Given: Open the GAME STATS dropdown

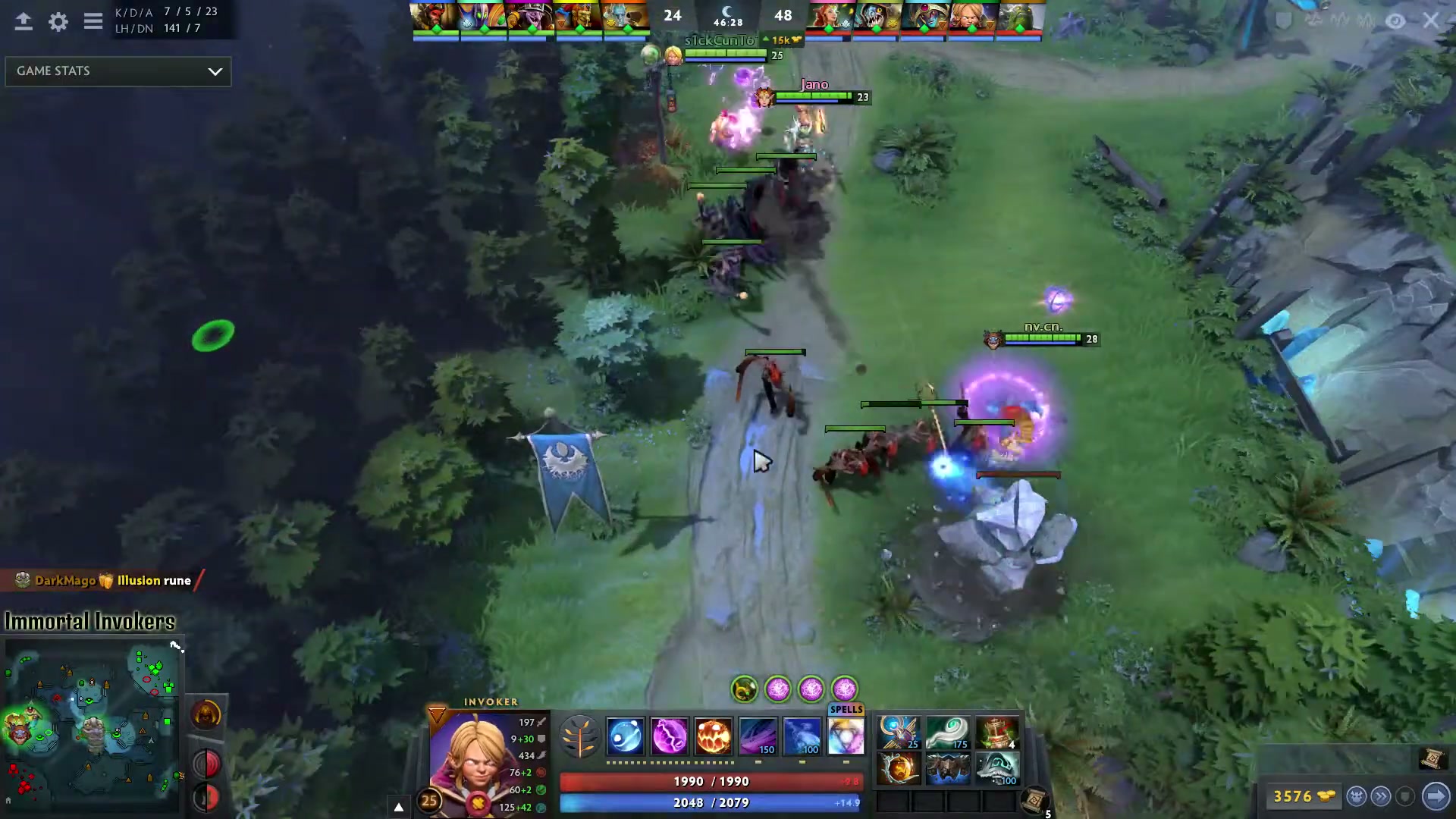Looking at the screenshot, I should click(118, 71).
